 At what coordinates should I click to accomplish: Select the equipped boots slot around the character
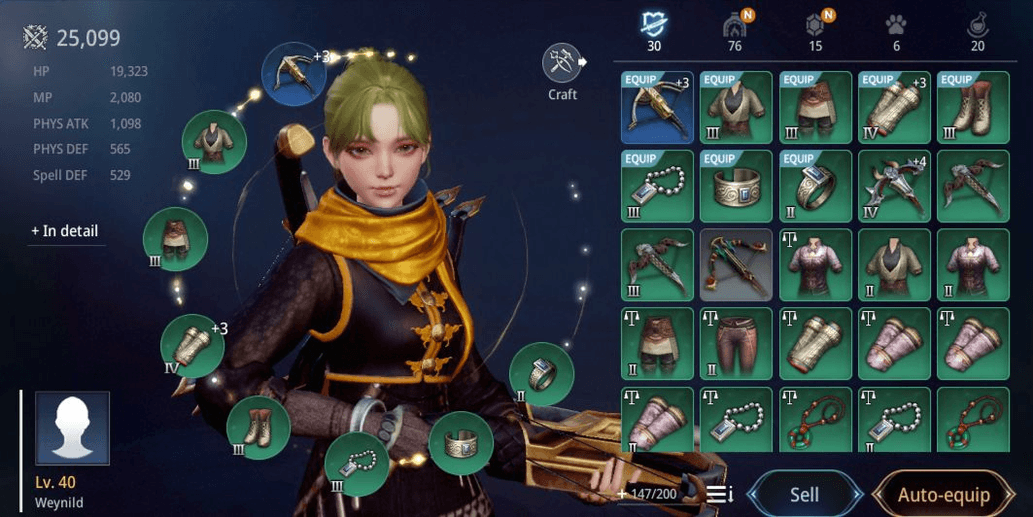pos(258,428)
